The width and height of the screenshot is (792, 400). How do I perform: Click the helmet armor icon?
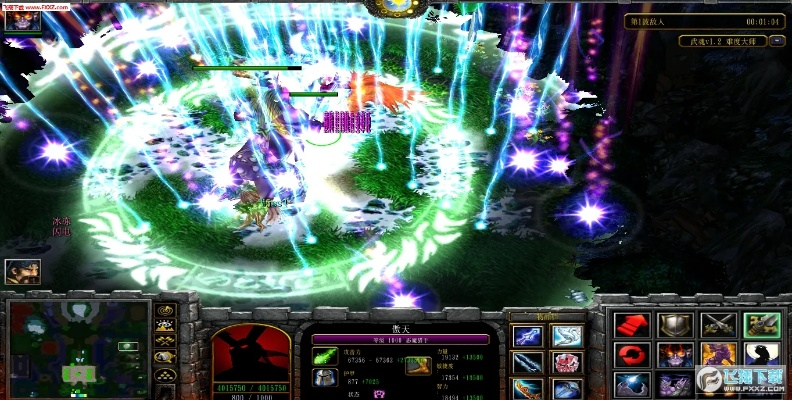click(326, 378)
